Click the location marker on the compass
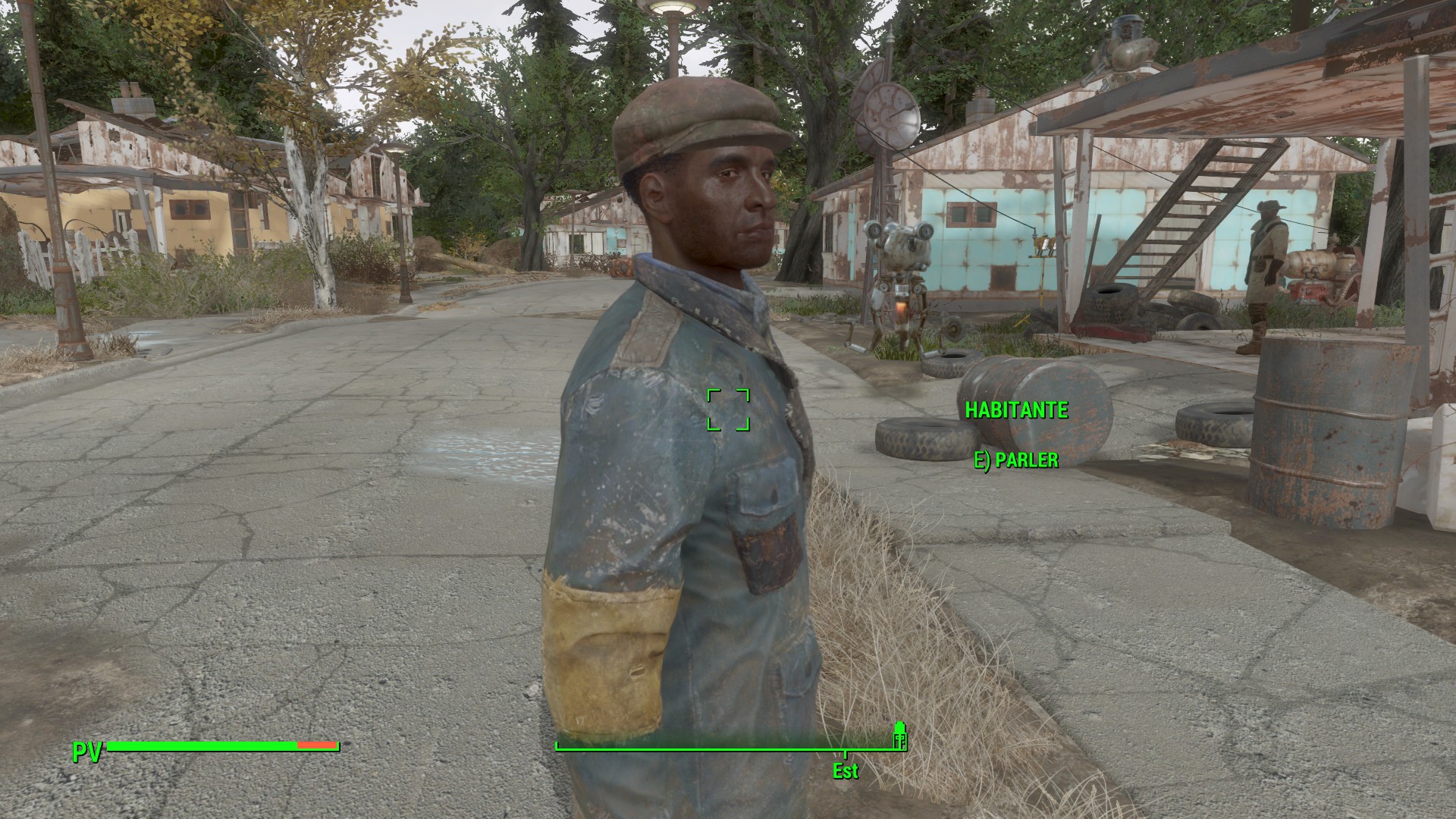This screenshot has height=819, width=1456. (899, 739)
